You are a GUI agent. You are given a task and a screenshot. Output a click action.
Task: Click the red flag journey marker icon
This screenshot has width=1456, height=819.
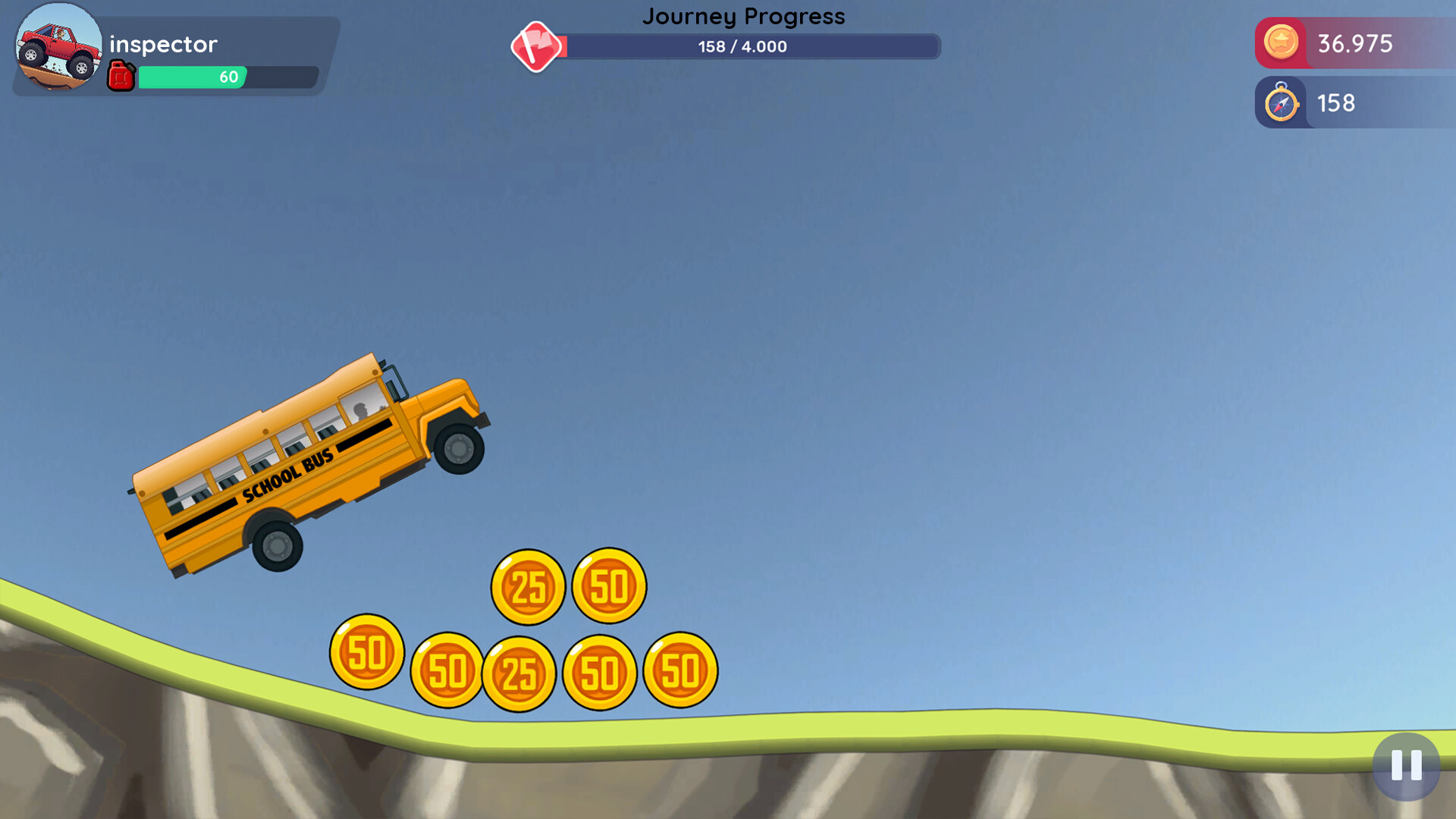tap(537, 46)
